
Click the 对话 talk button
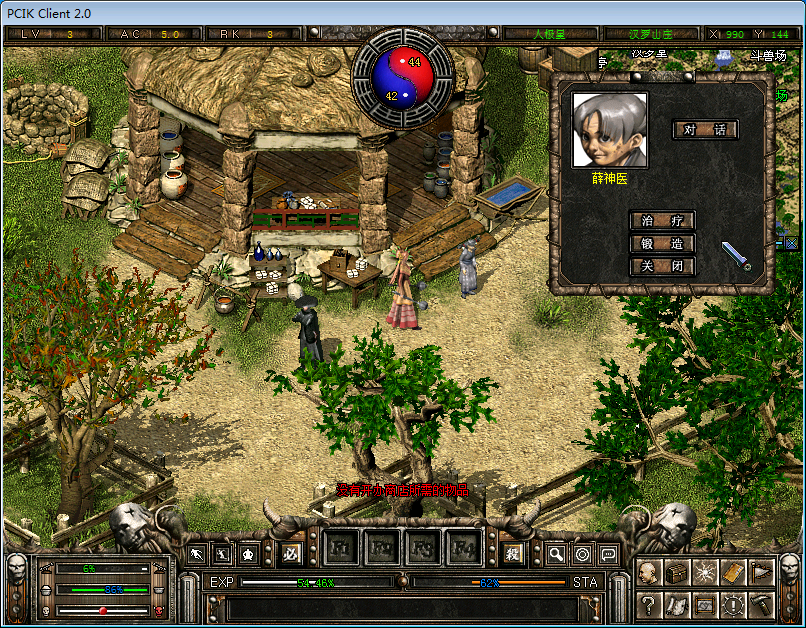(x=705, y=130)
